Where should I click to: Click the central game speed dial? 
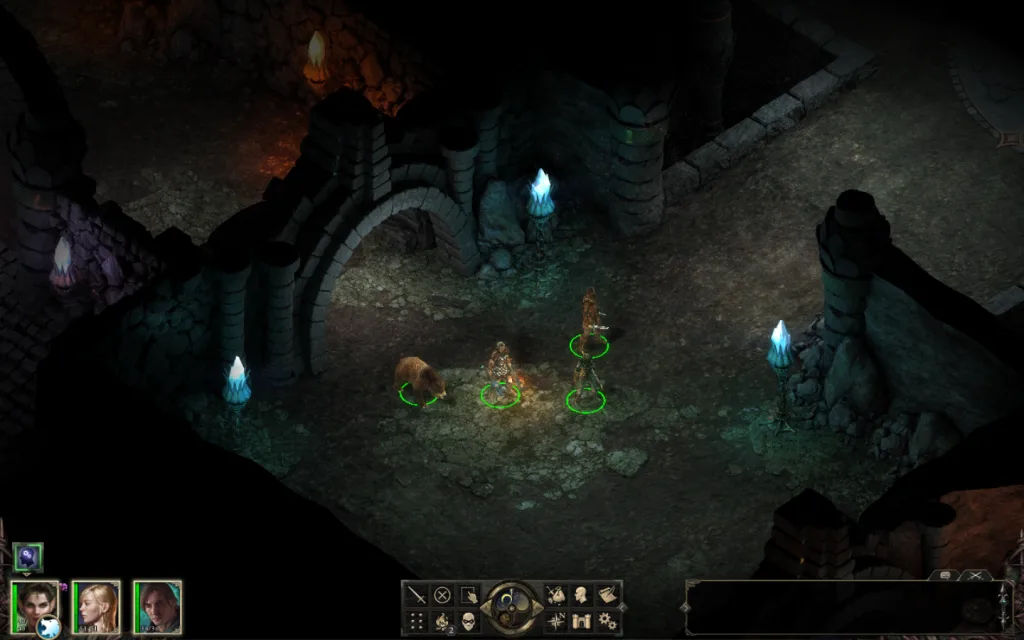click(x=512, y=607)
